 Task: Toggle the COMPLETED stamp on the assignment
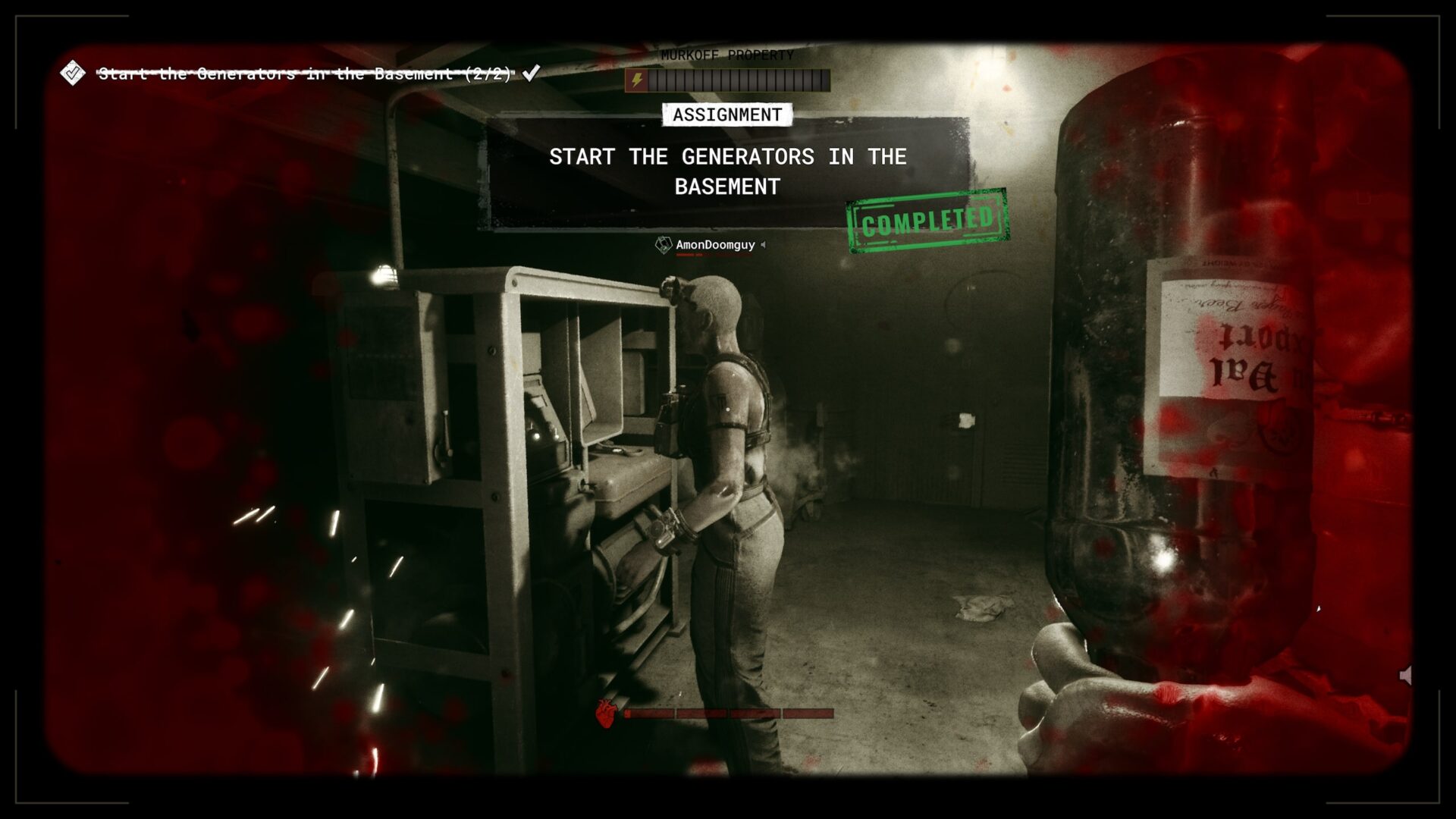click(923, 218)
